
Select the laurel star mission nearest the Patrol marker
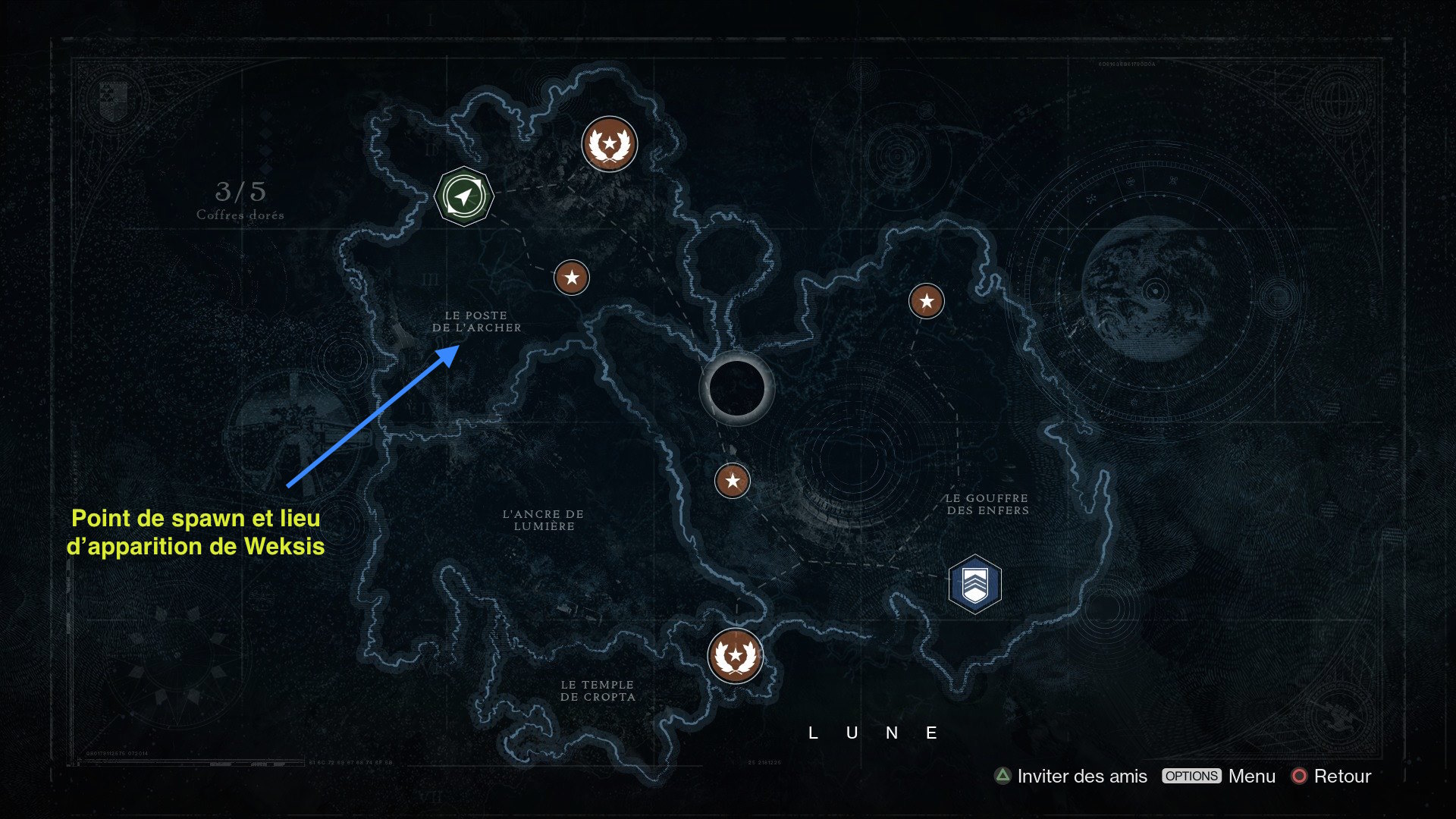[x=609, y=144]
